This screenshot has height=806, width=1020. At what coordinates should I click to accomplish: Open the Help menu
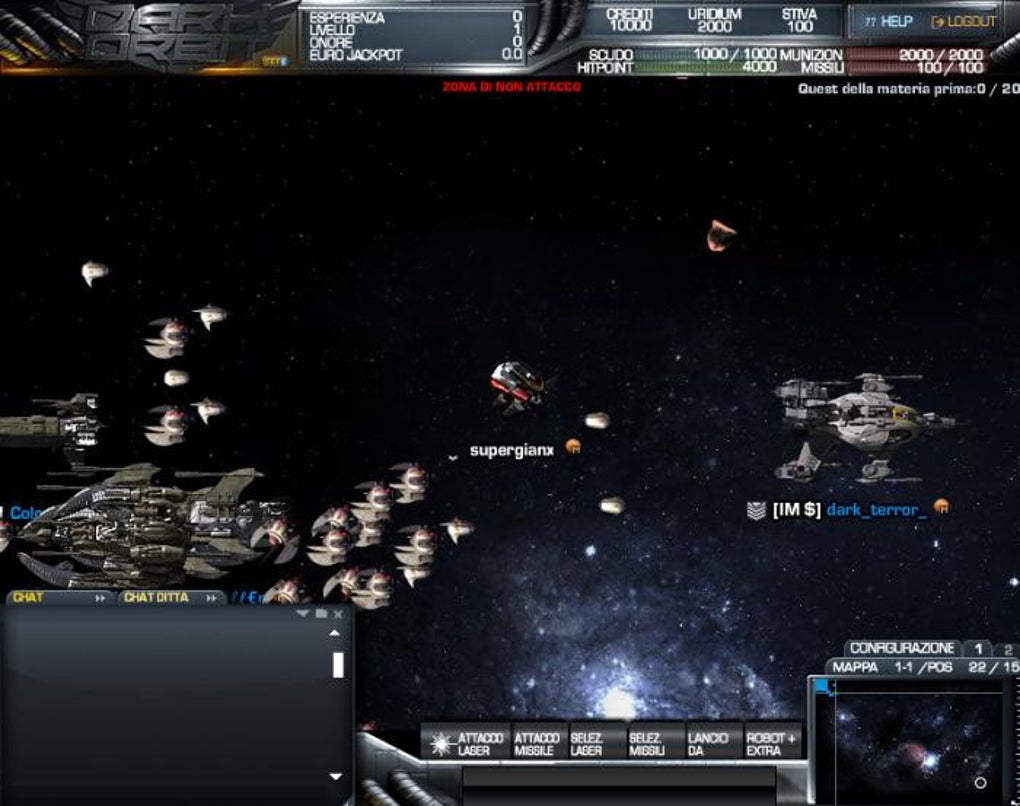(x=888, y=21)
